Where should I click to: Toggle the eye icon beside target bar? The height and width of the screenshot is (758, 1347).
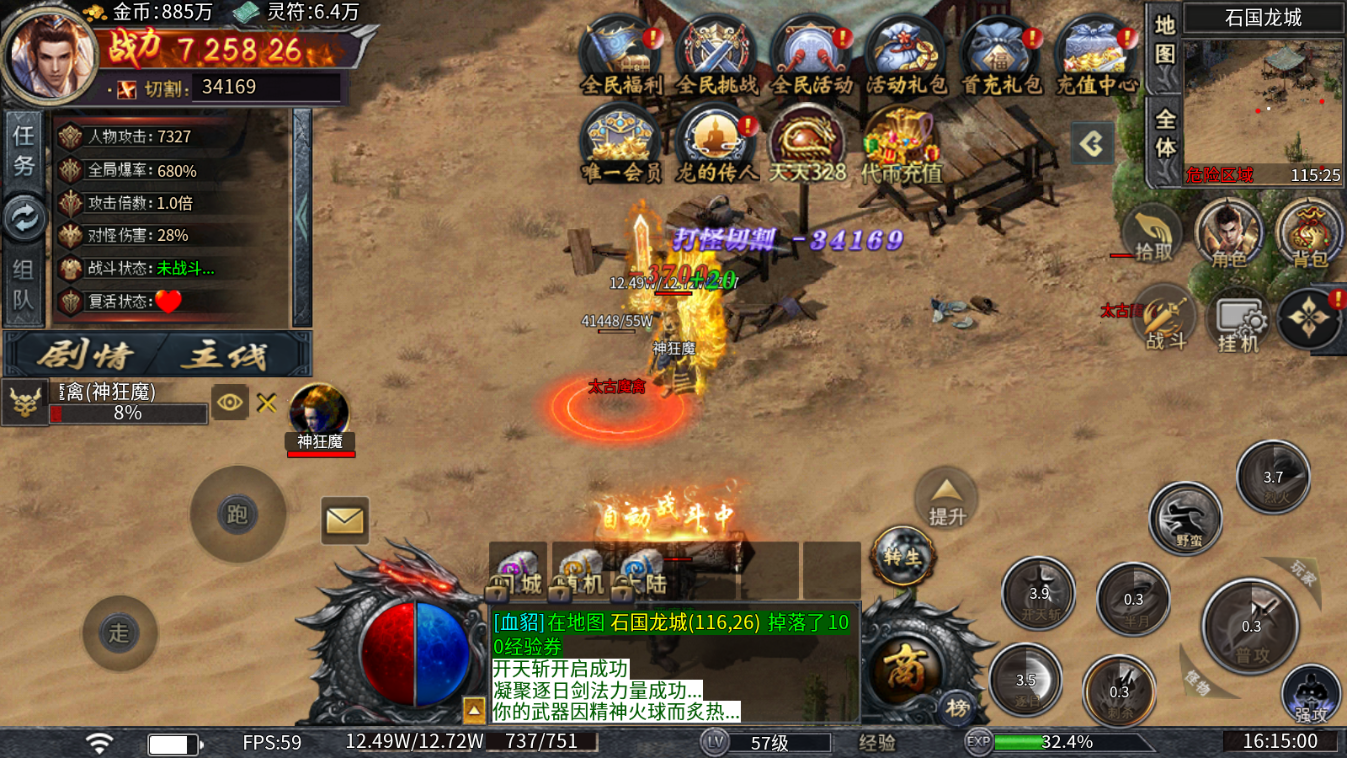230,402
